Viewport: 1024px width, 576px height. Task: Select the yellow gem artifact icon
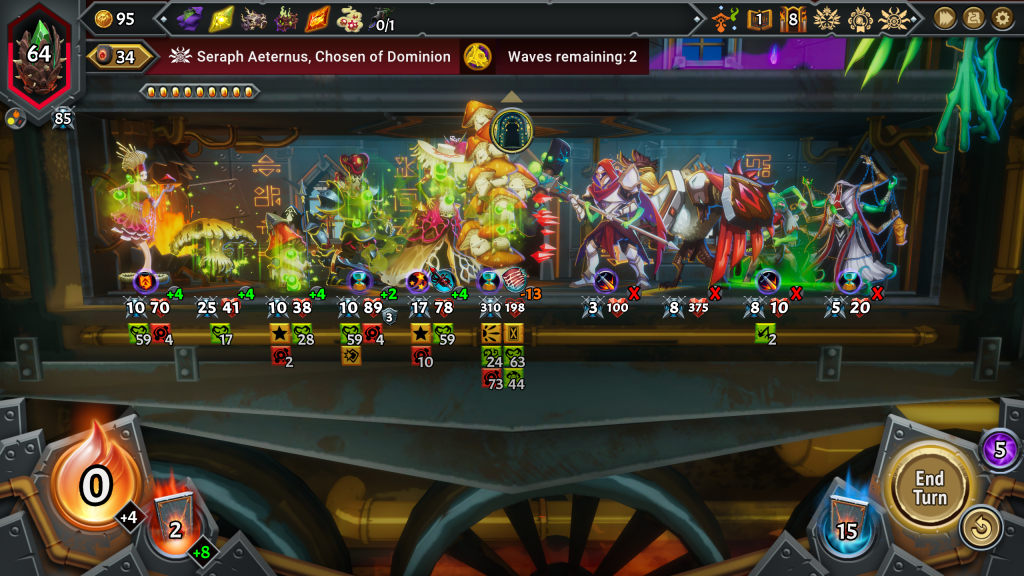221,18
